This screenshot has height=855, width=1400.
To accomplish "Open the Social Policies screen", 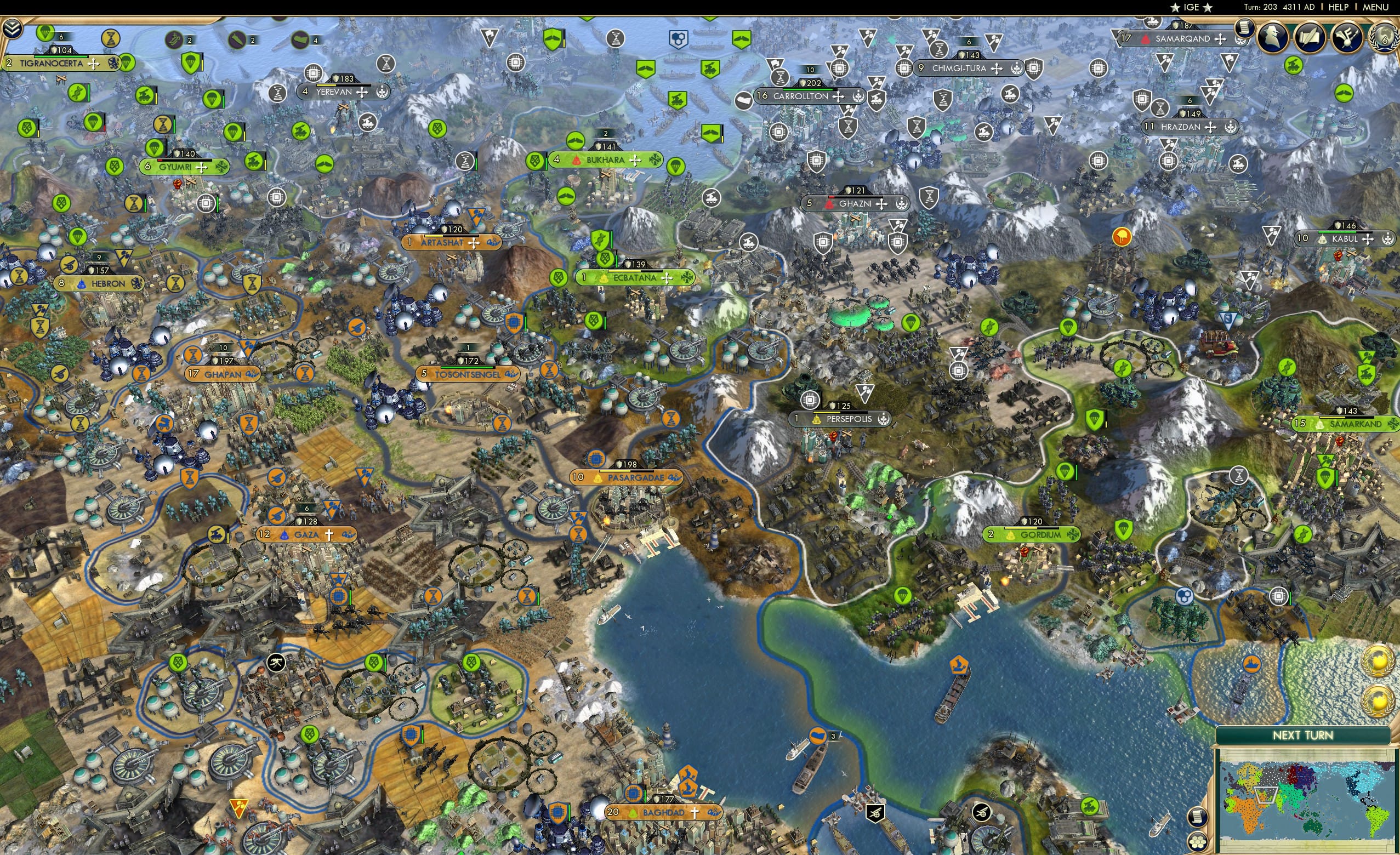I will click(1308, 37).
